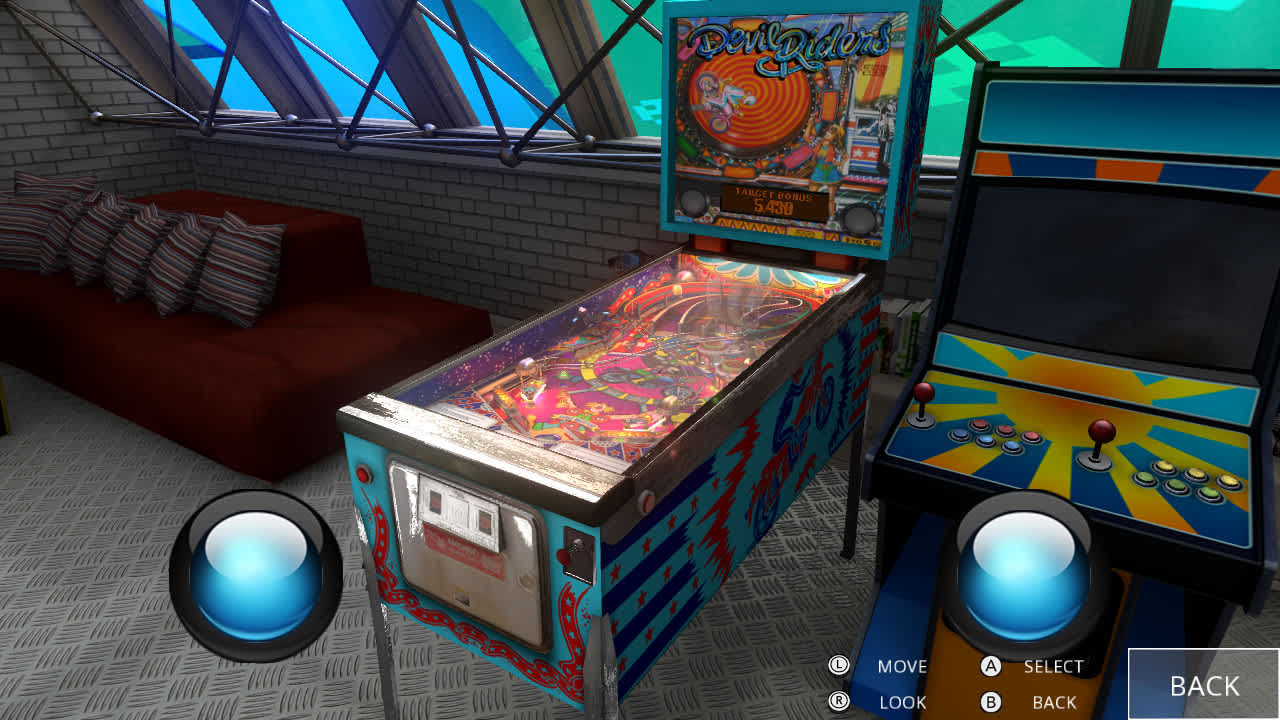
Task: Click the BACK button in the corner
Action: (x=1204, y=685)
